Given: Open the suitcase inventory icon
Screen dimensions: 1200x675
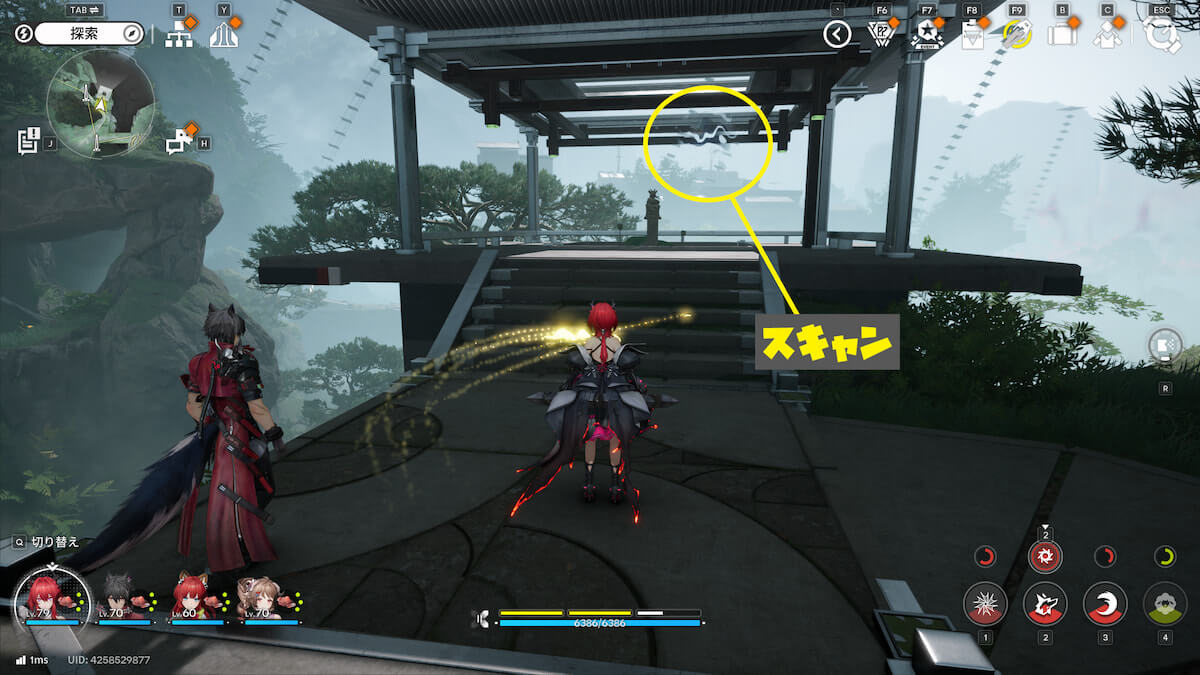Looking at the screenshot, I should pos(1061,35).
